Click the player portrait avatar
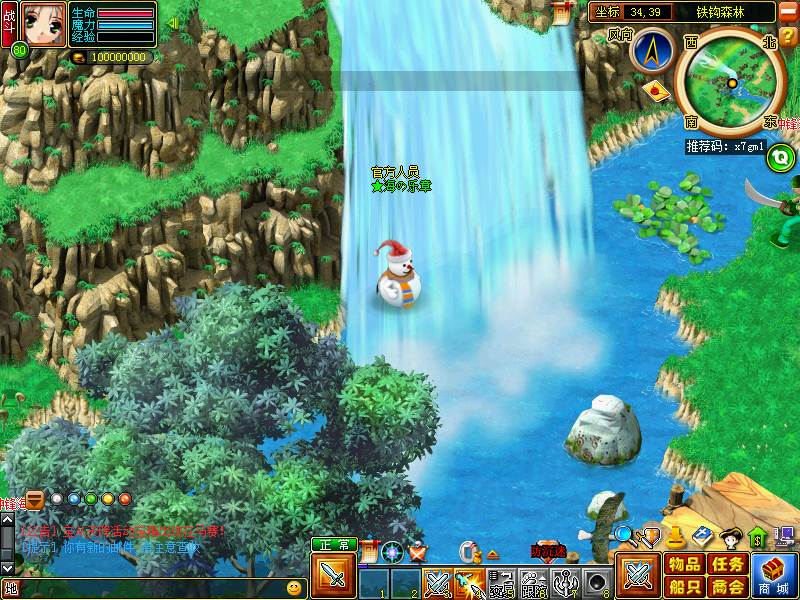This screenshot has width=800, height=600. pos(43,24)
